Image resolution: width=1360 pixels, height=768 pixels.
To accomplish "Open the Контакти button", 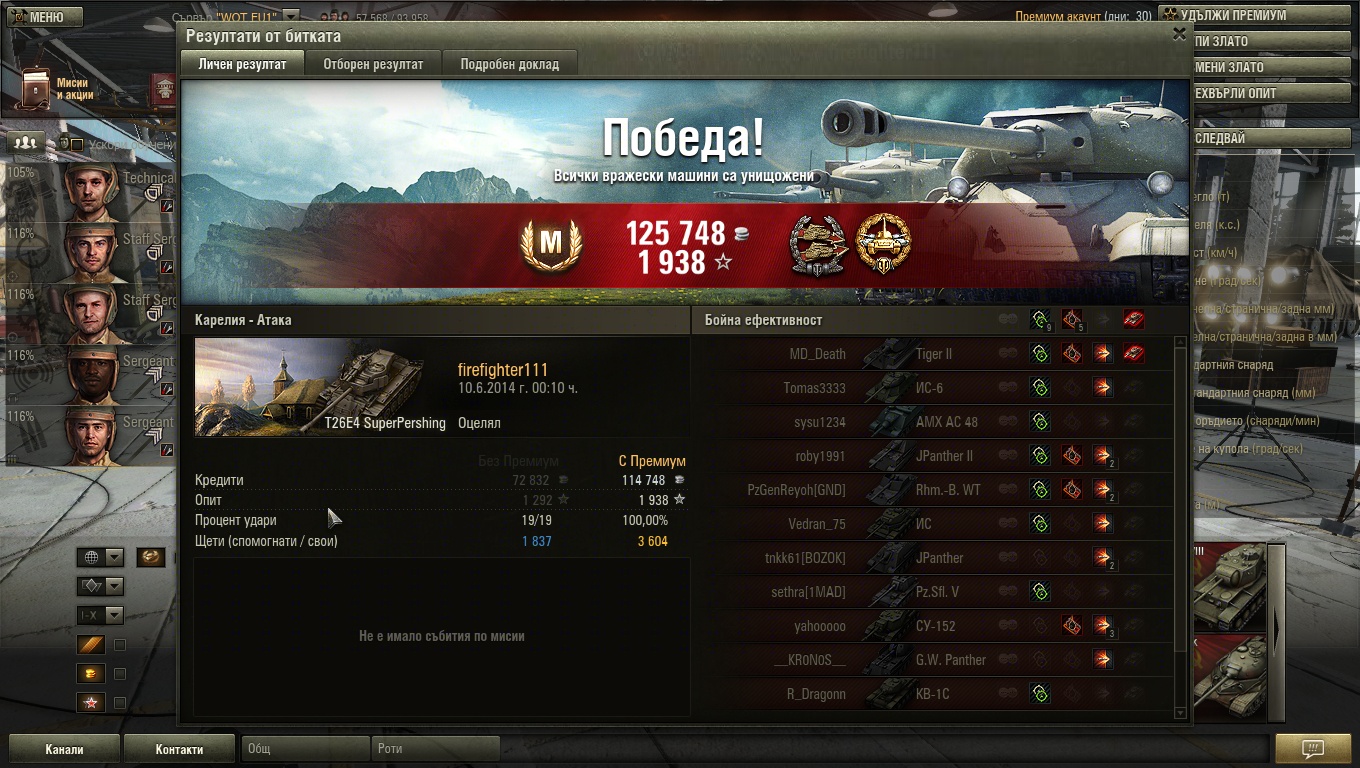I will [x=179, y=749].
